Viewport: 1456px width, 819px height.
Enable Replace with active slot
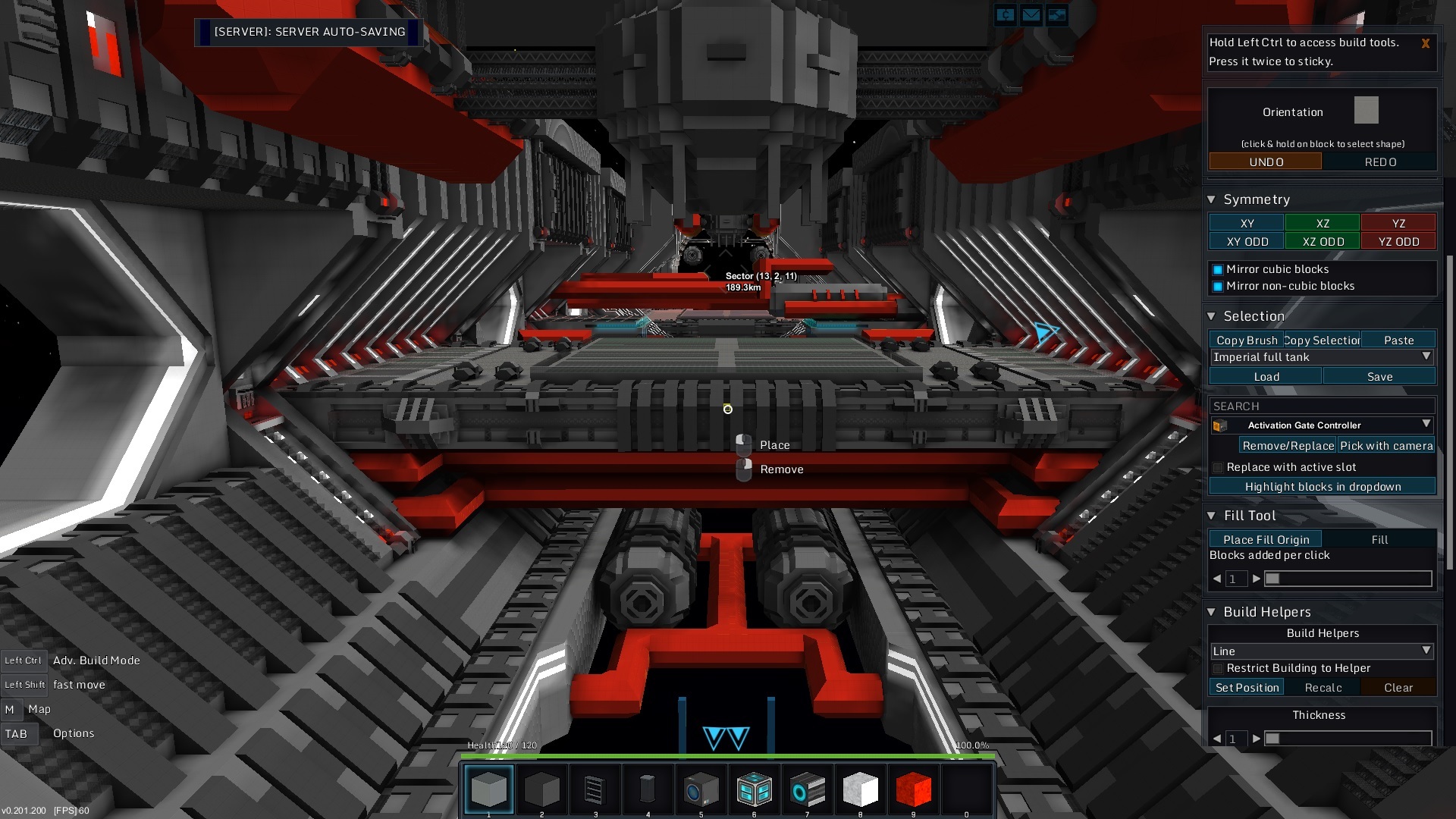1218,467
